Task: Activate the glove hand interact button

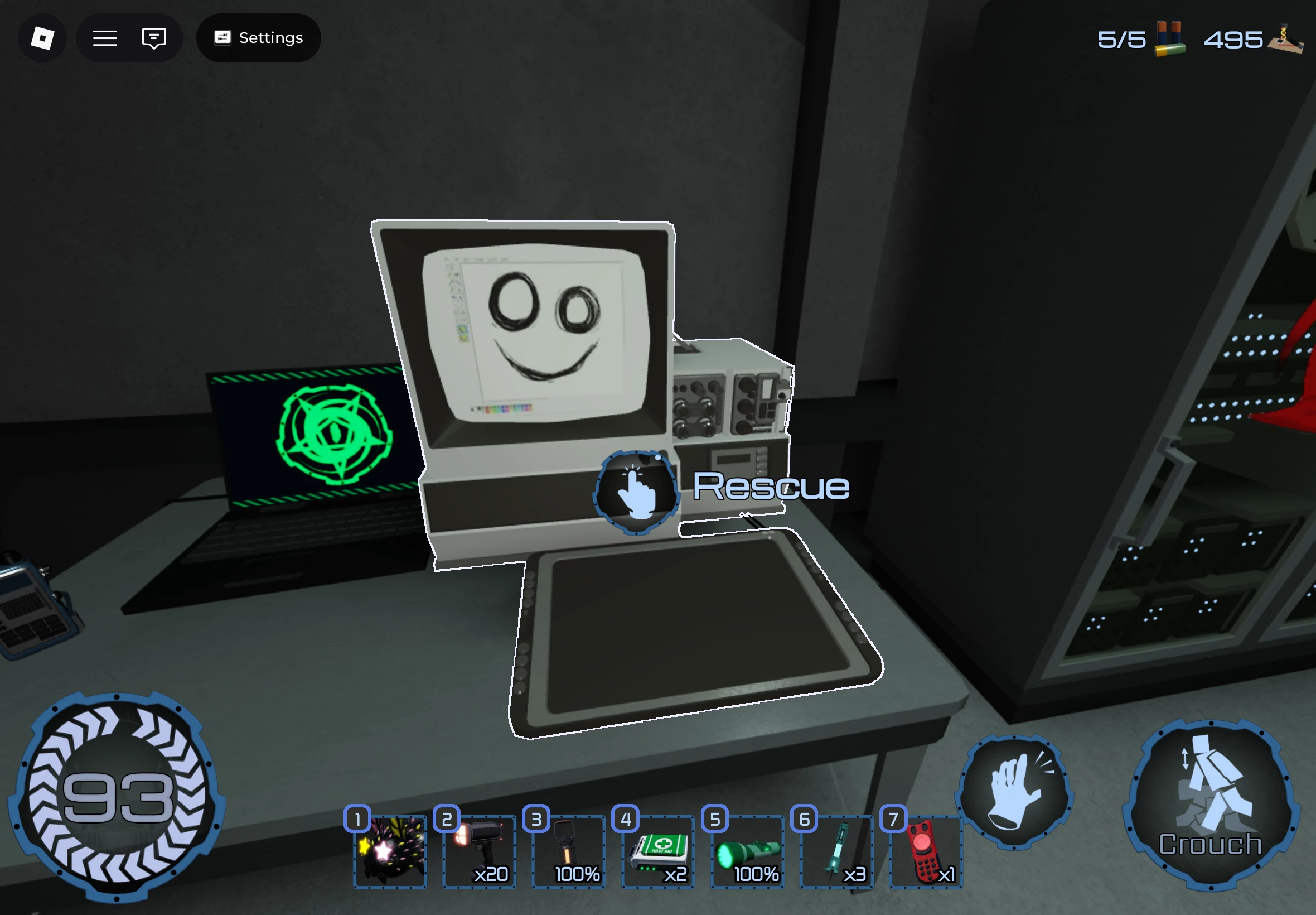Action: click(x=1014, y=792)
